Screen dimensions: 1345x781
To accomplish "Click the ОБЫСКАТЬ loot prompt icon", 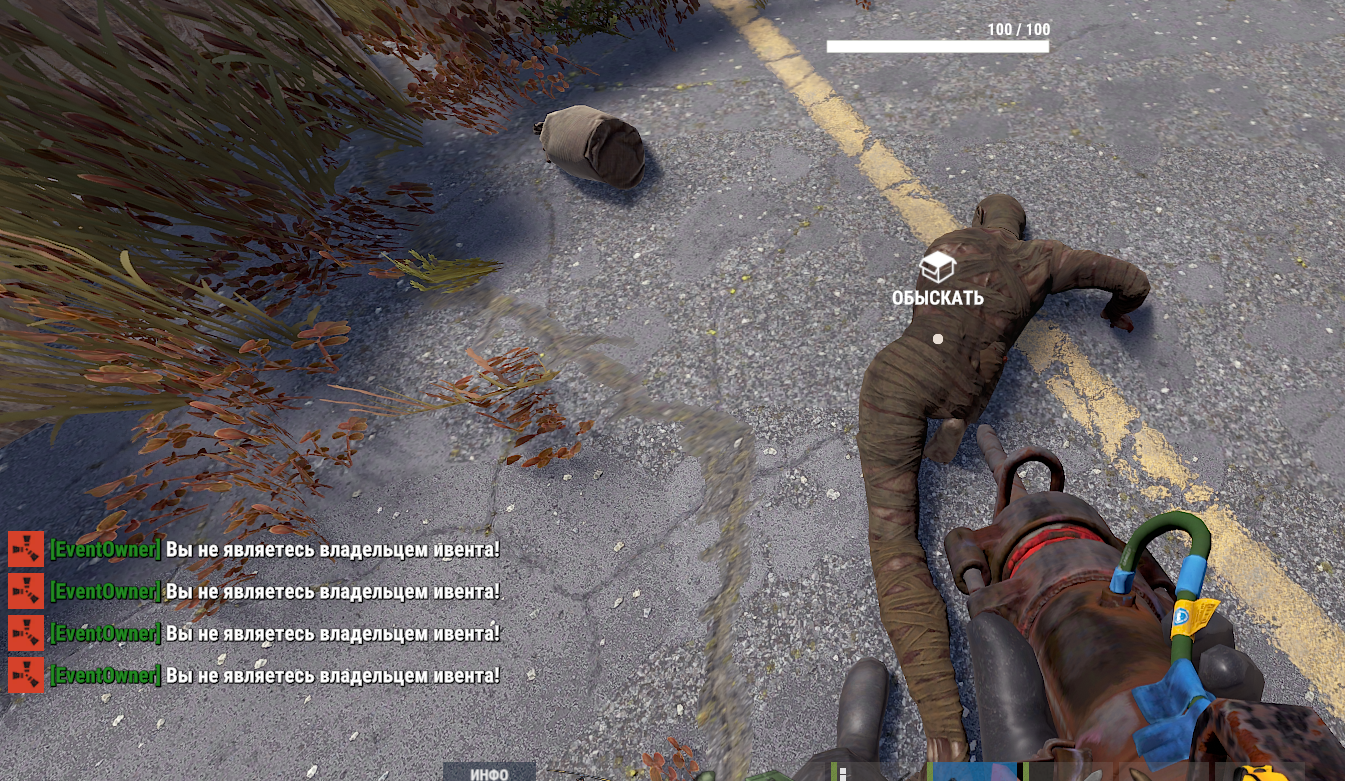I will point(937,267).
